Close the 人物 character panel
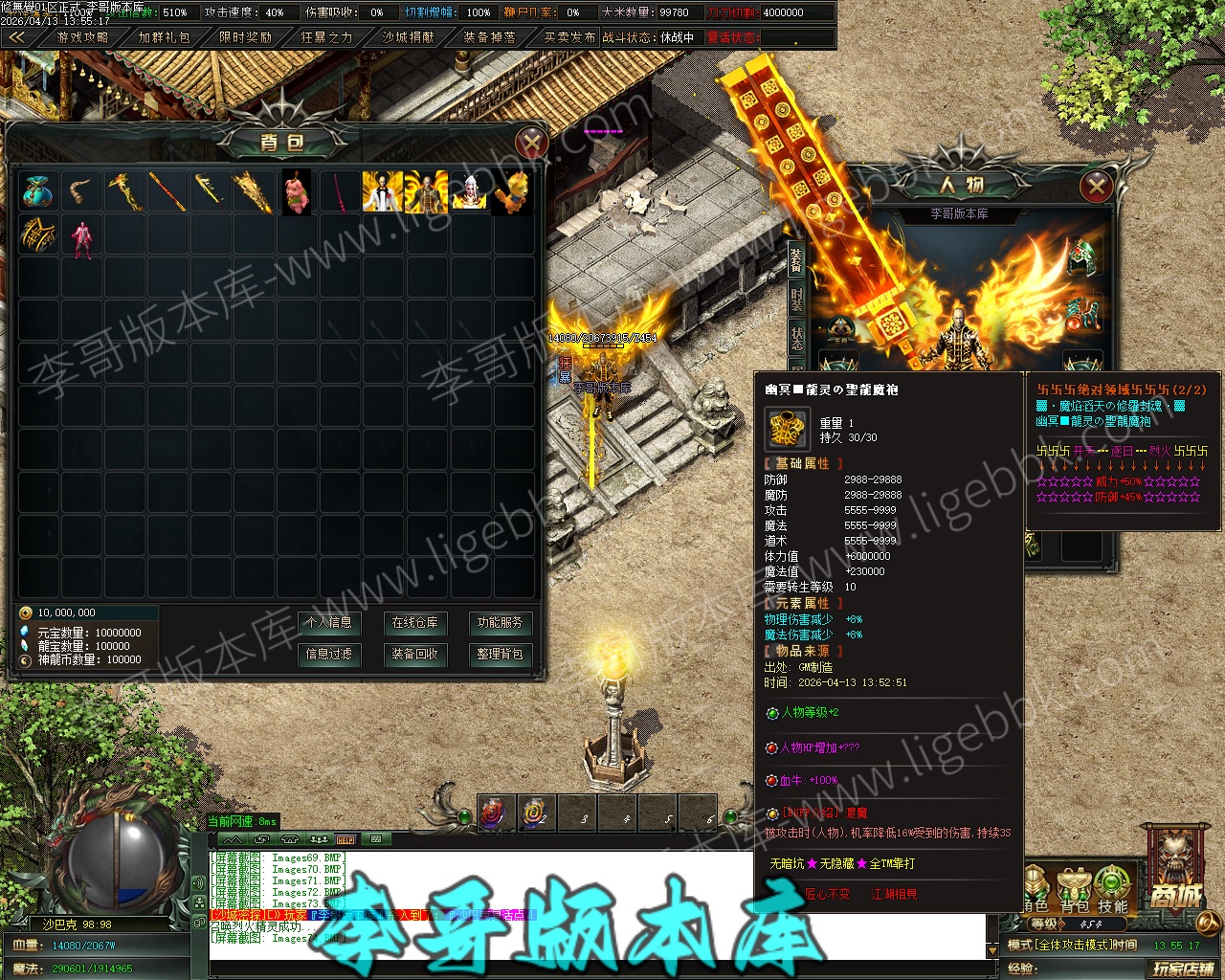The width and height of the screenshot is (1225, 980). click(1096, 186)
